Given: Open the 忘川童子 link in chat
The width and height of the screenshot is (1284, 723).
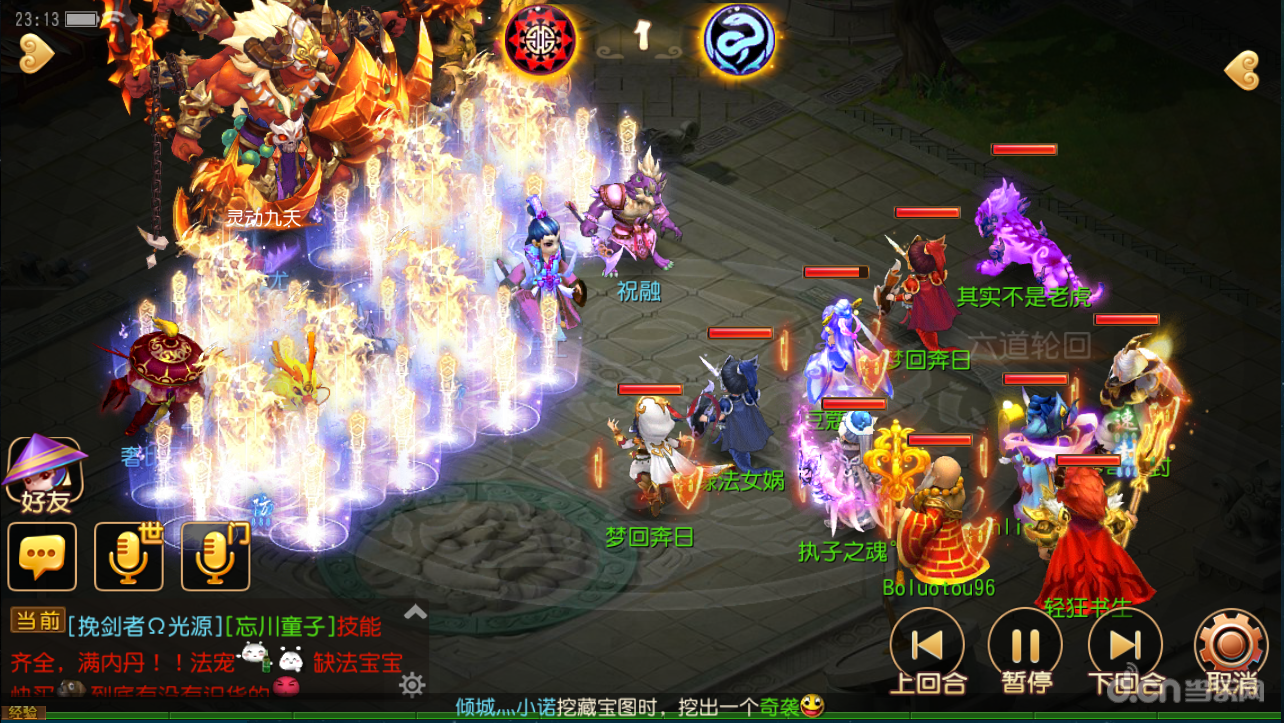Looking at the screenshot, I should click(x=279, y=627).
